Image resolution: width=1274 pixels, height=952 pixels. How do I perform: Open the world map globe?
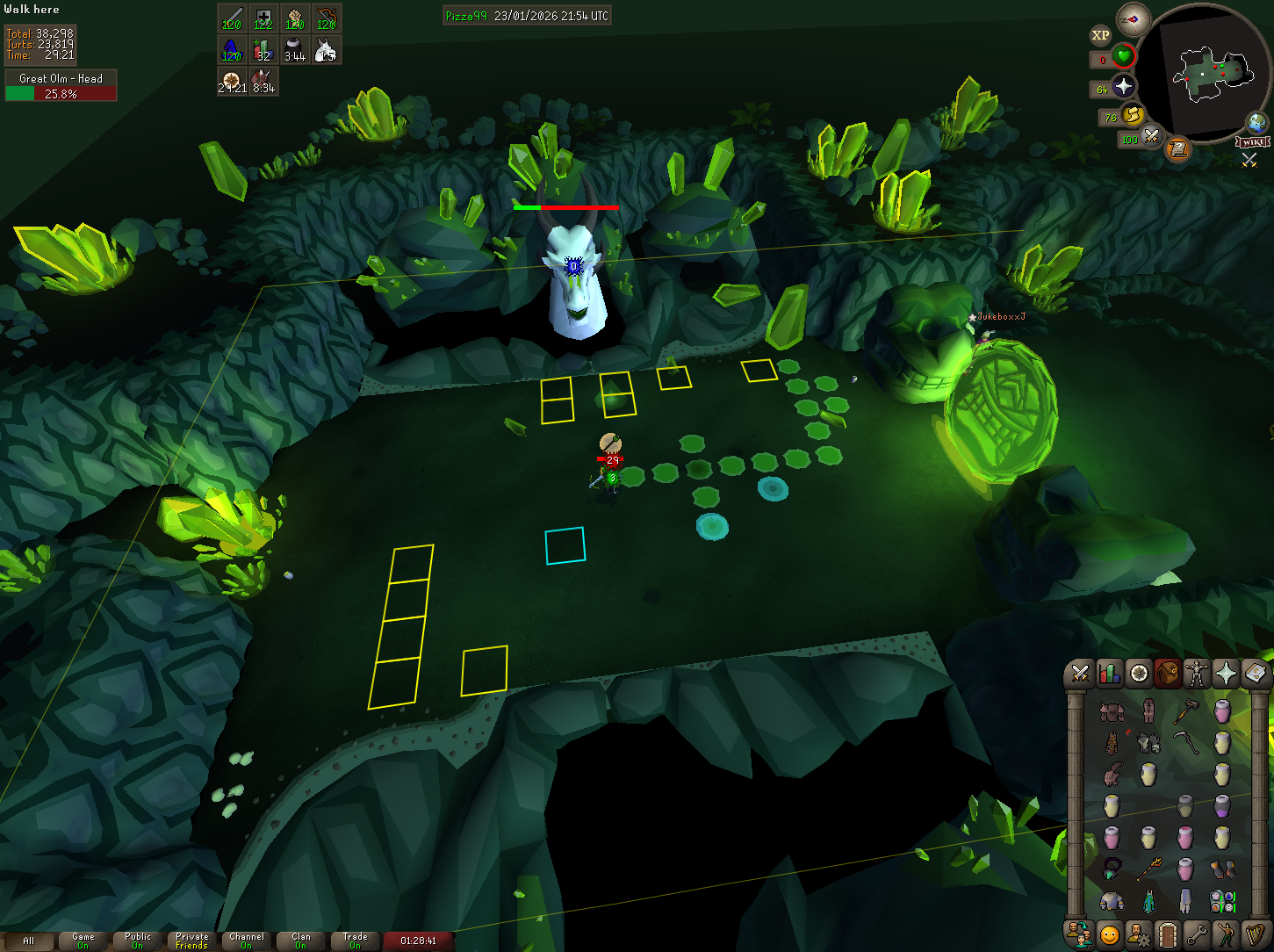click(x=1256, y=122)
